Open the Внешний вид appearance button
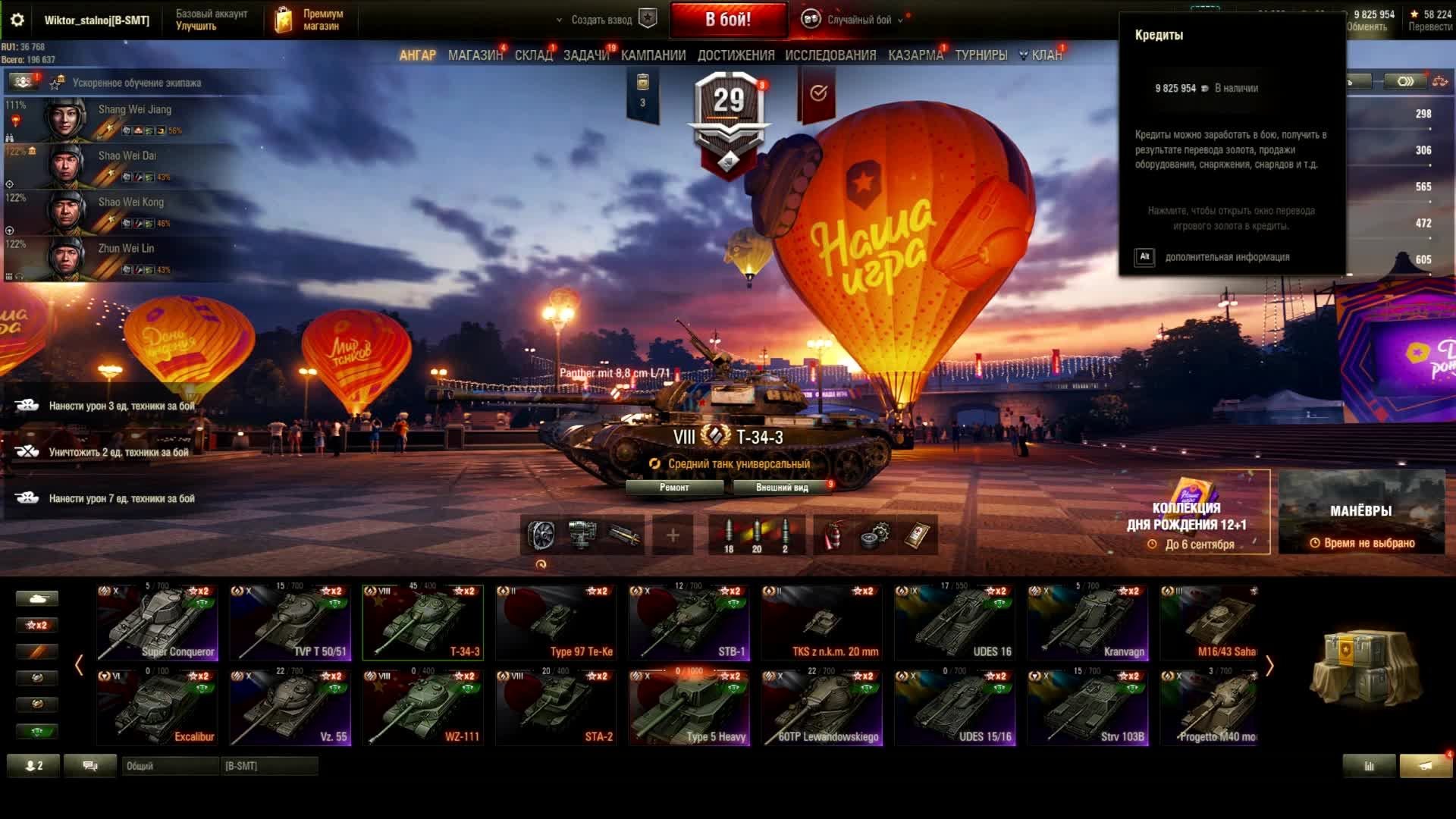This screenshot has height=819, width=1456. [x=782, y=488]
